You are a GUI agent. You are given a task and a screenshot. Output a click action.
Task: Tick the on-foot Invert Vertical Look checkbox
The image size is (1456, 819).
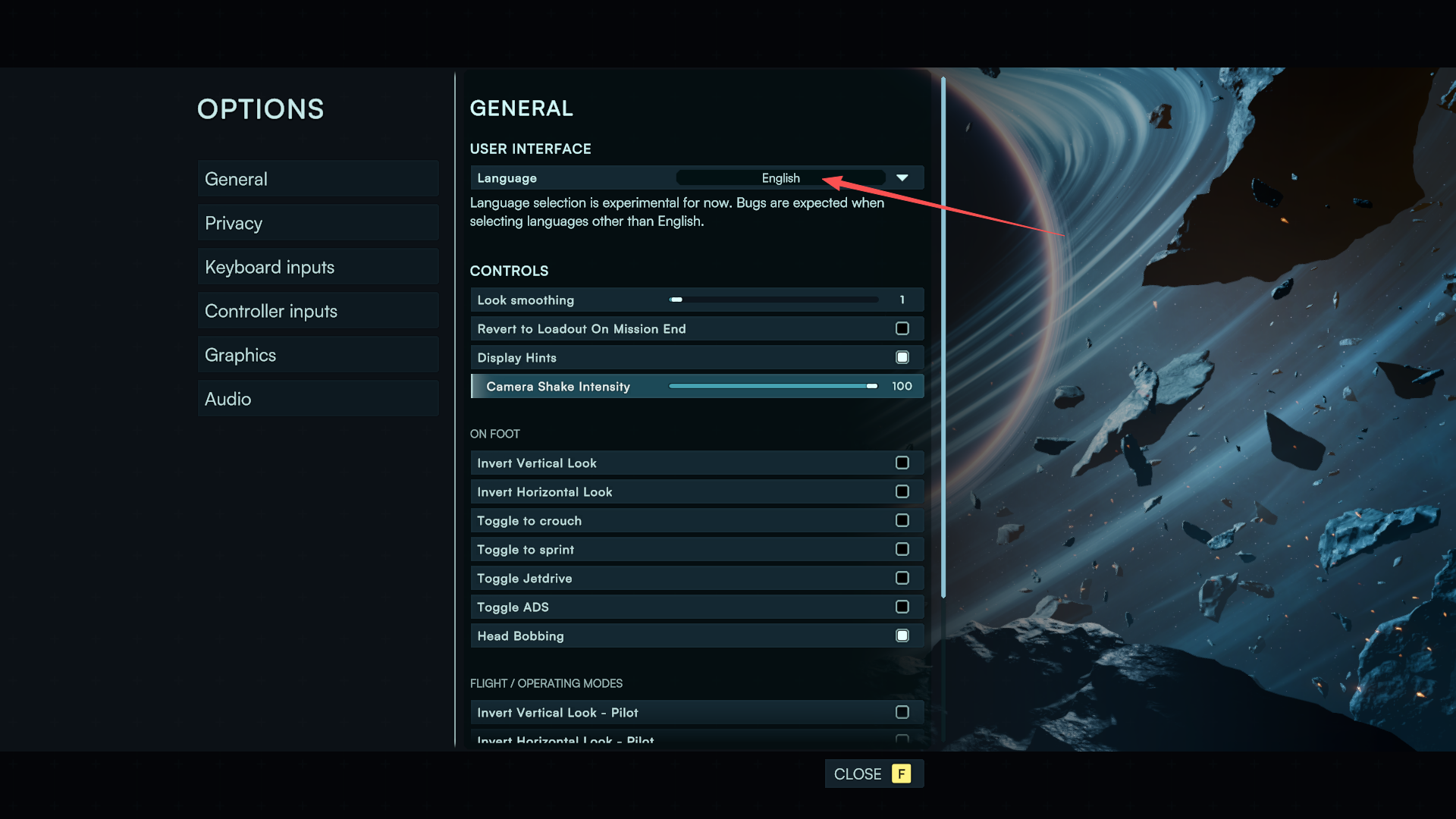902,463
